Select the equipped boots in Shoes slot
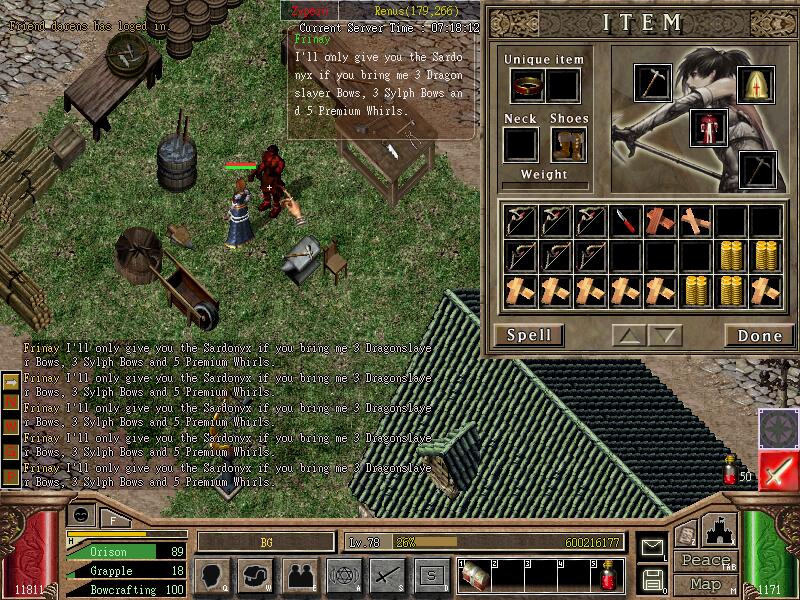 (567, 145)
